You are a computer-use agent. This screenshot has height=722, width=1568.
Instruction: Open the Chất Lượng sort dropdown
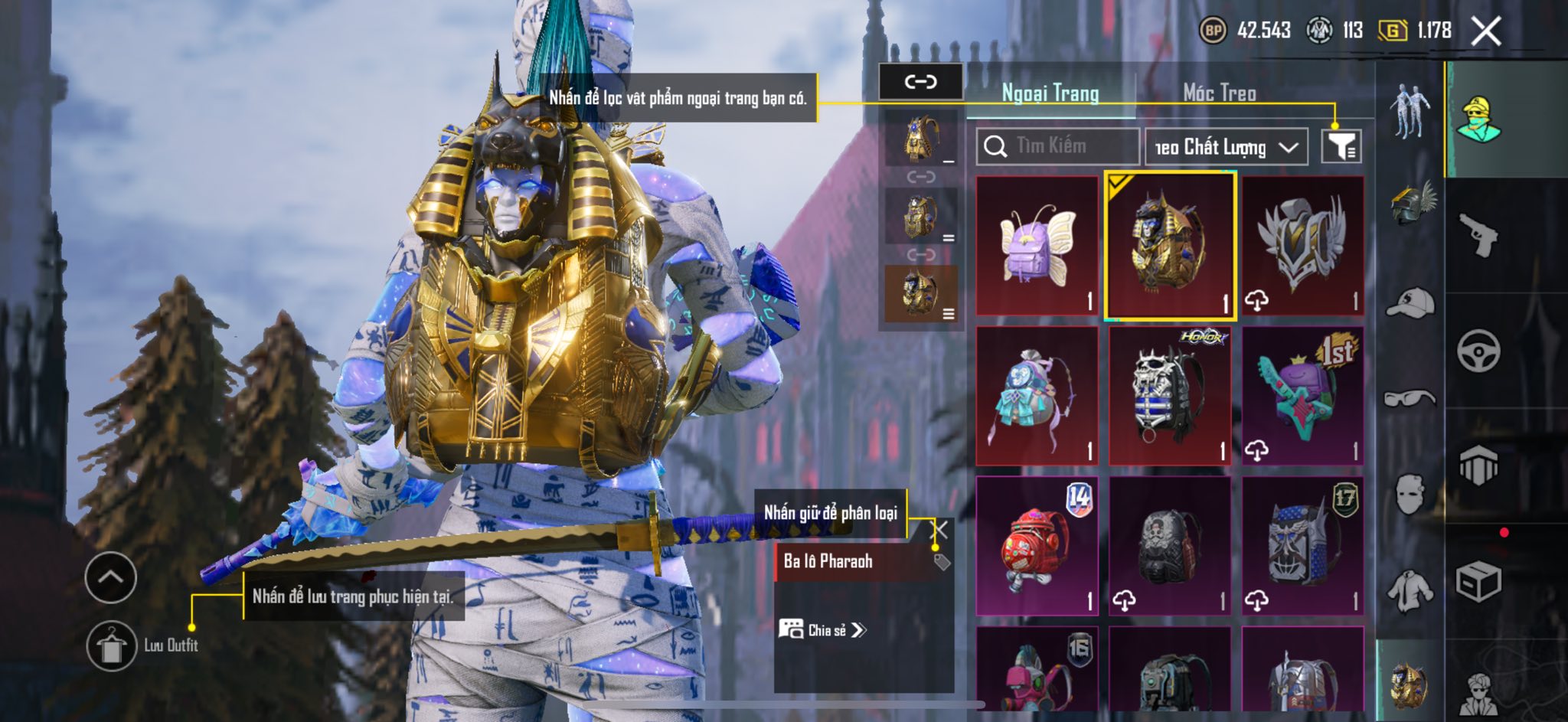click(x=1226, y=147)
